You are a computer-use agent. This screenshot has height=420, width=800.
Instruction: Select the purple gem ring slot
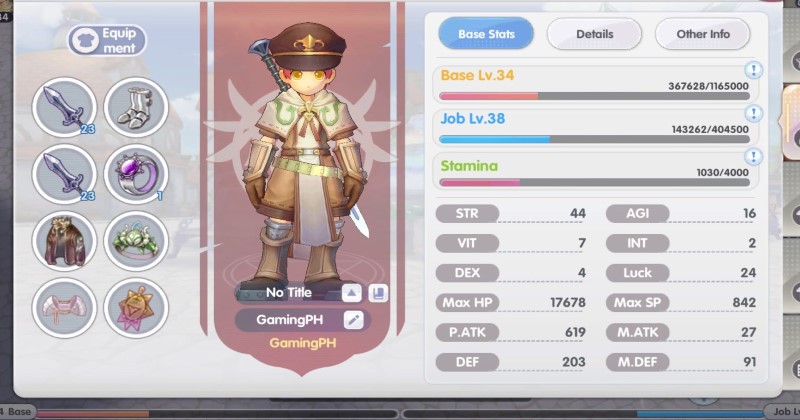136,174
